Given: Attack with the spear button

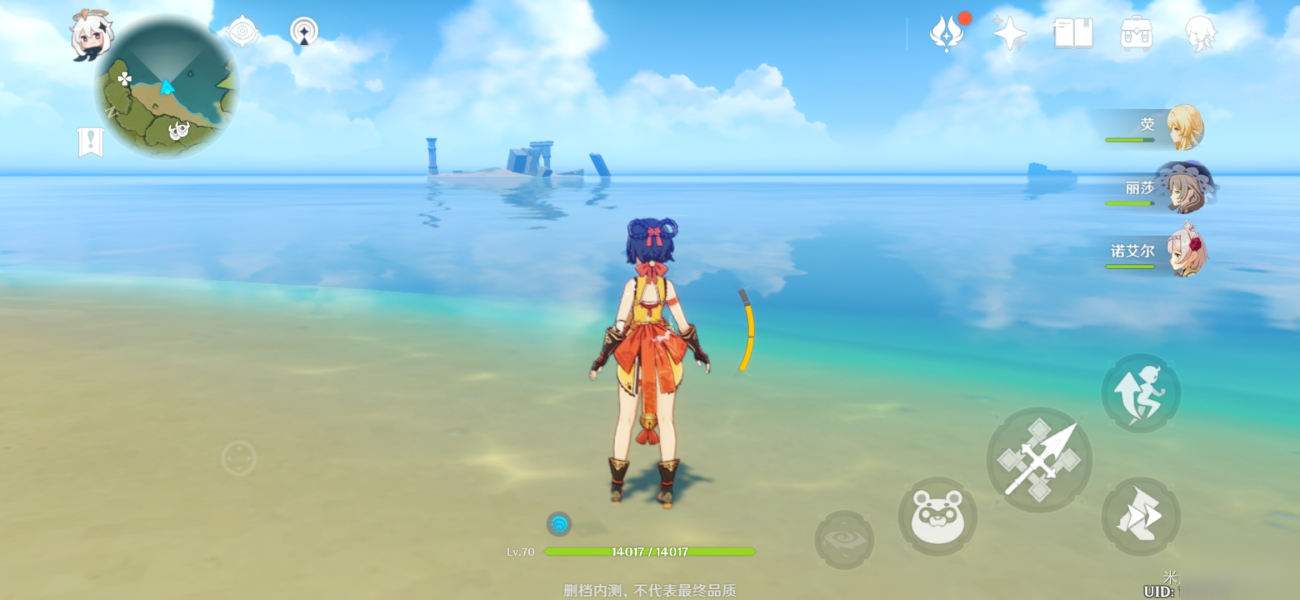Looking at the screenshot, I should 1039,460.
